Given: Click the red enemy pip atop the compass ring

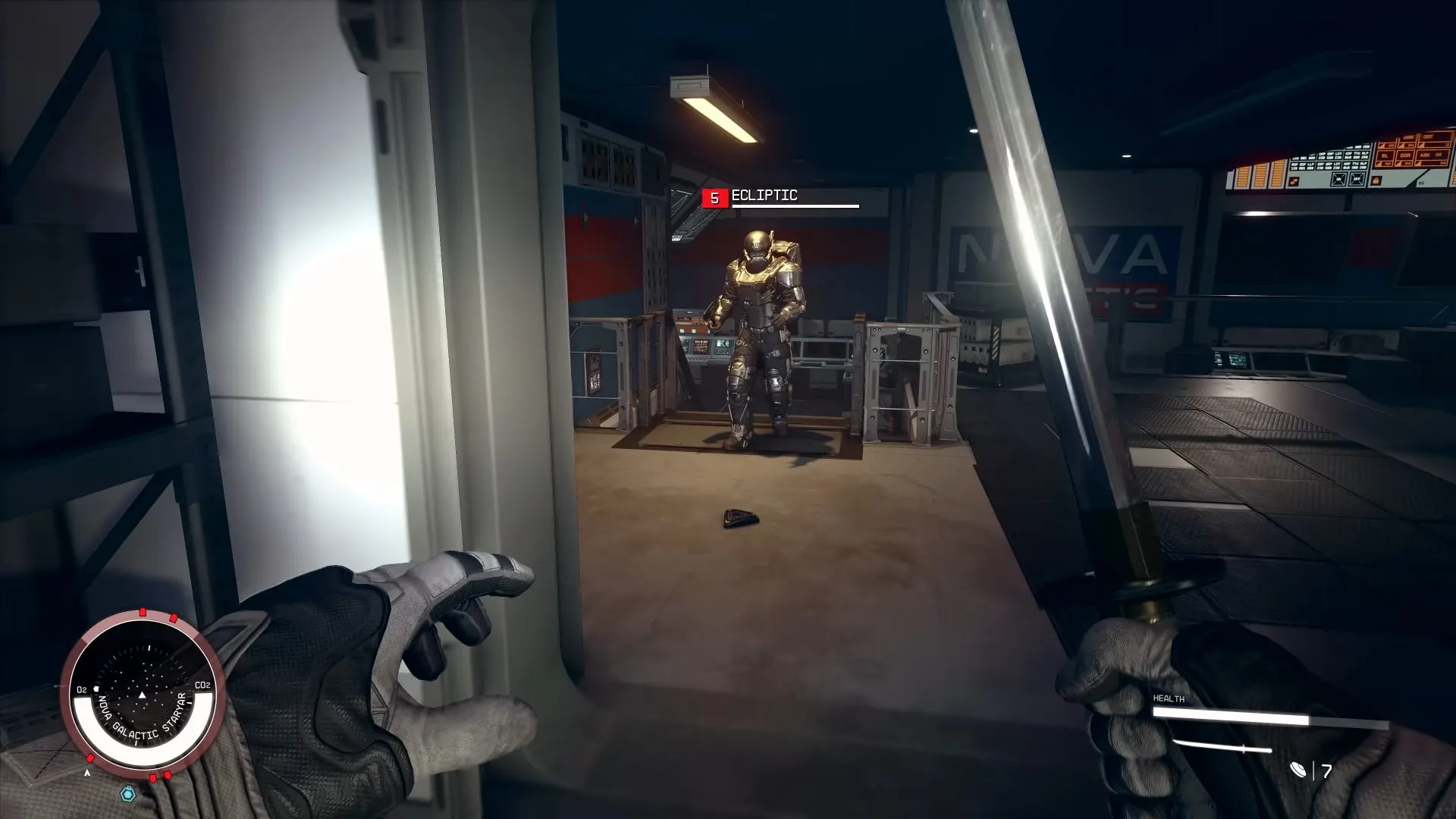Looking at the screenshot, I should [142, 611].
